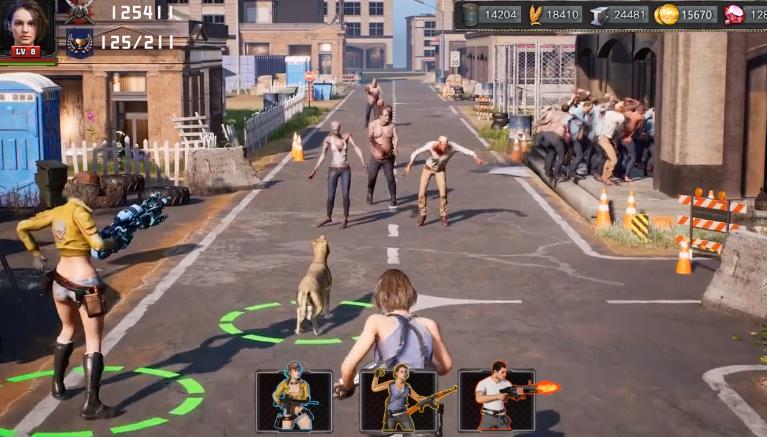Open the blue rank badge icon
Screen dimensions: 767x437
click(79, 42)
